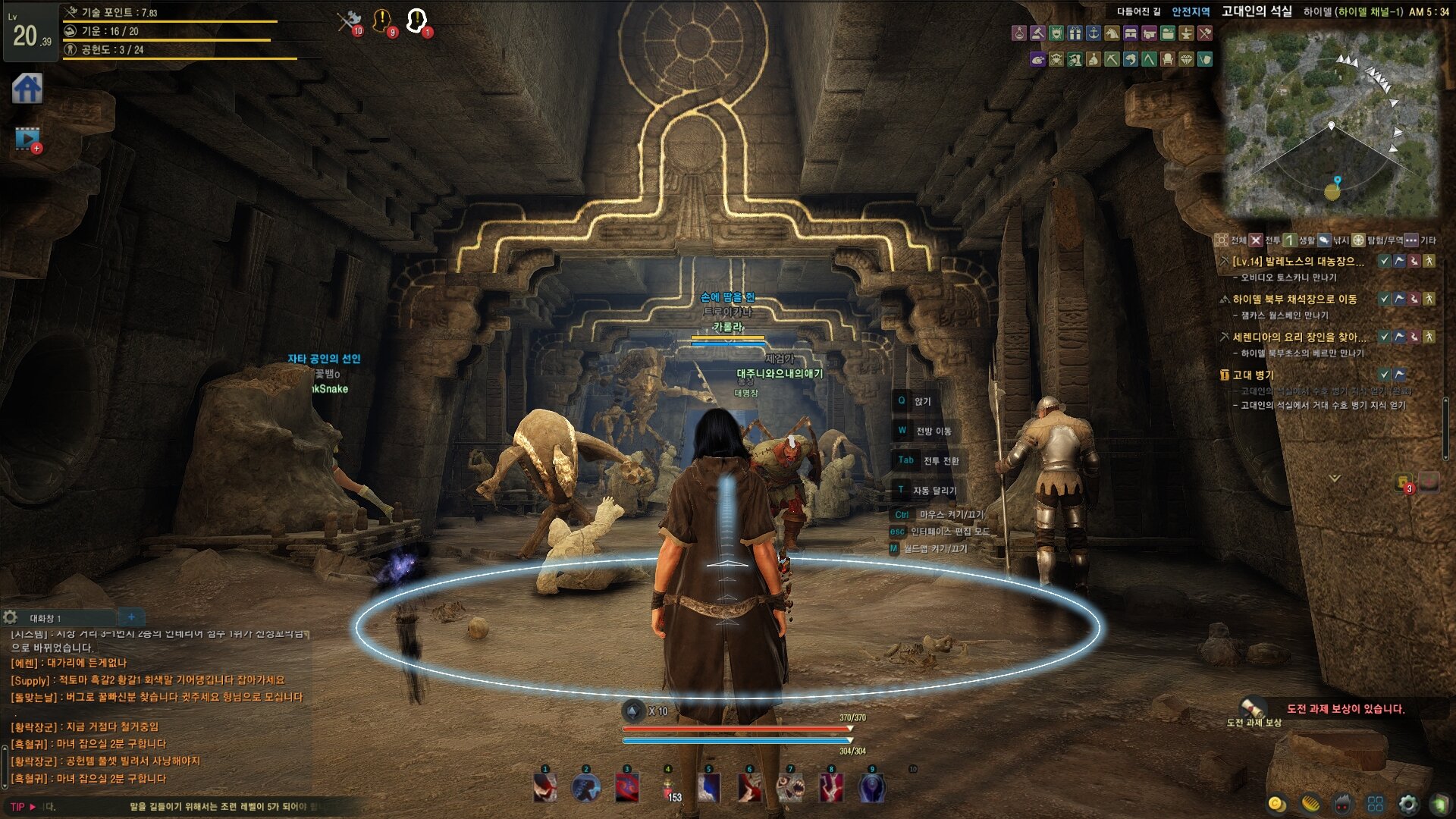Click the horse stable finder icon
Image resolution: width=1456 pixels, height=819 pixels.
pyautogui.click(x=1112, y=33)
